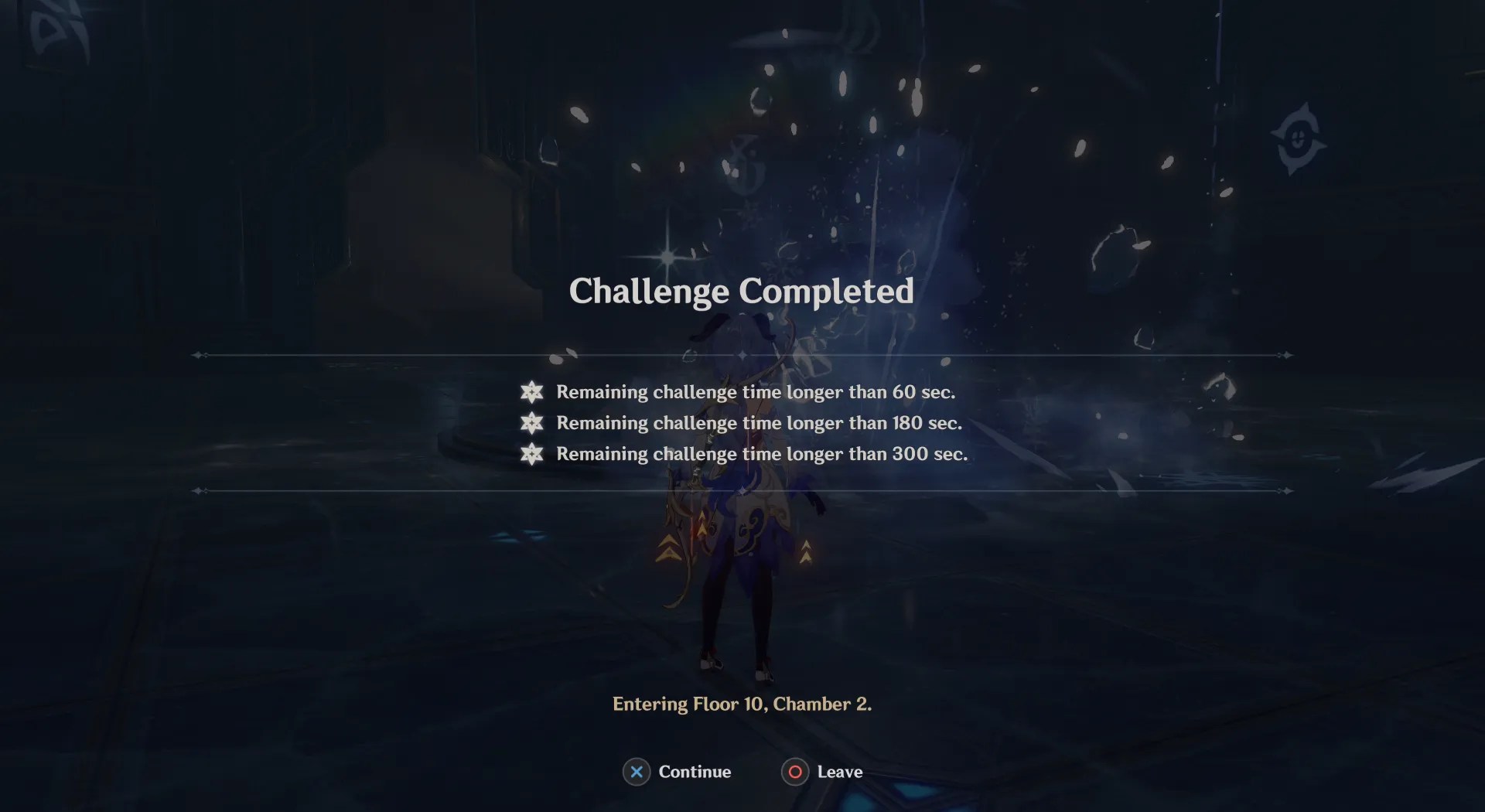Expand the upper divider's left diamond marker
This screenshot has height=812, width=1485.
pyautogui.click(x=197, y=356)
